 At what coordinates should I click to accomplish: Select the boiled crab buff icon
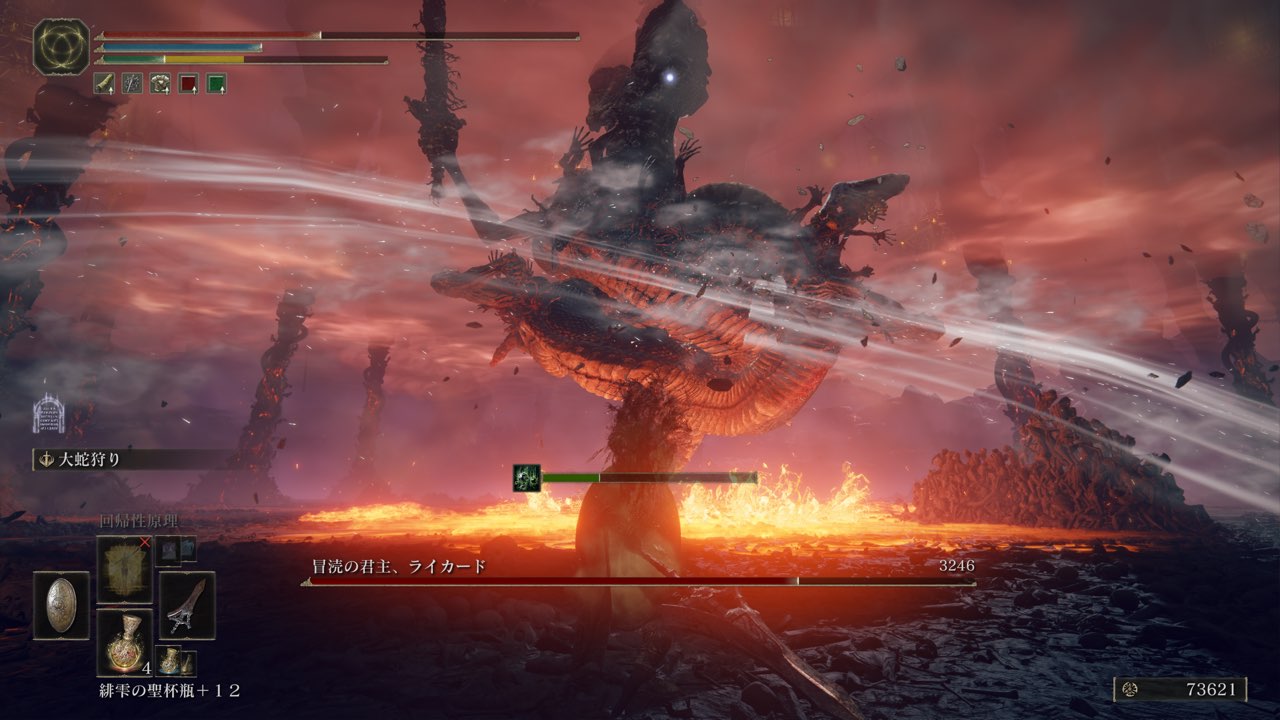[x=160, y=84]
